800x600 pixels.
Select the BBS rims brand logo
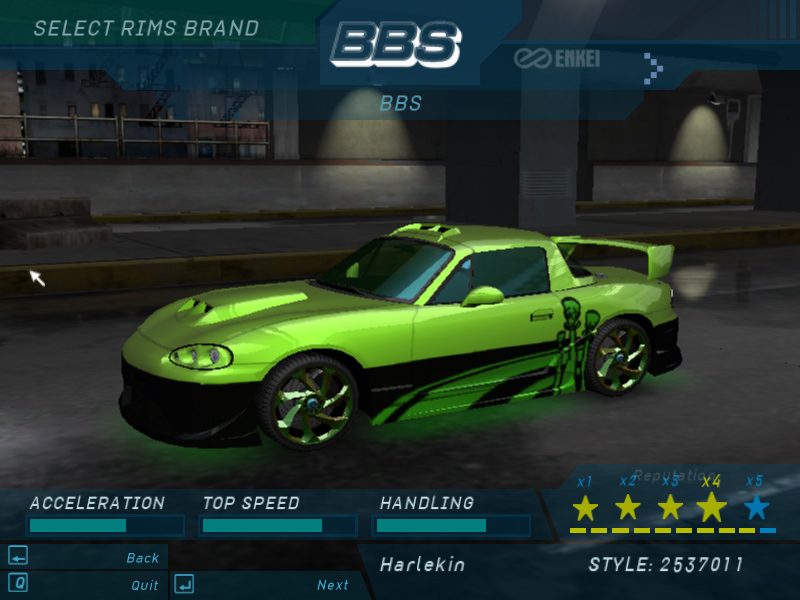[x=396, y=45]
